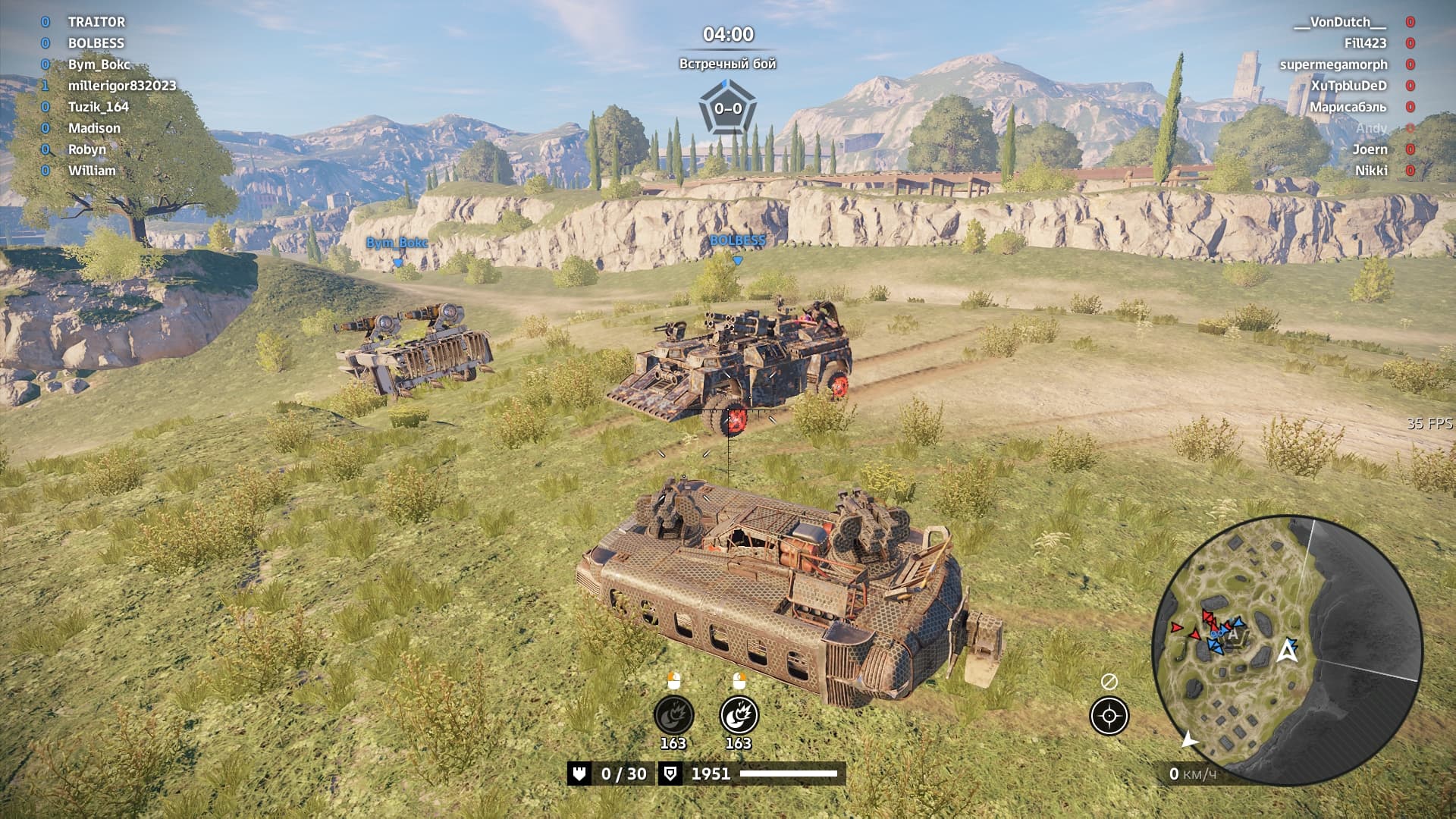Click the BOLBESS ally nameplate marker
Image resolution: width=1456 pixels, height=819 pixels.
(737, 241)
